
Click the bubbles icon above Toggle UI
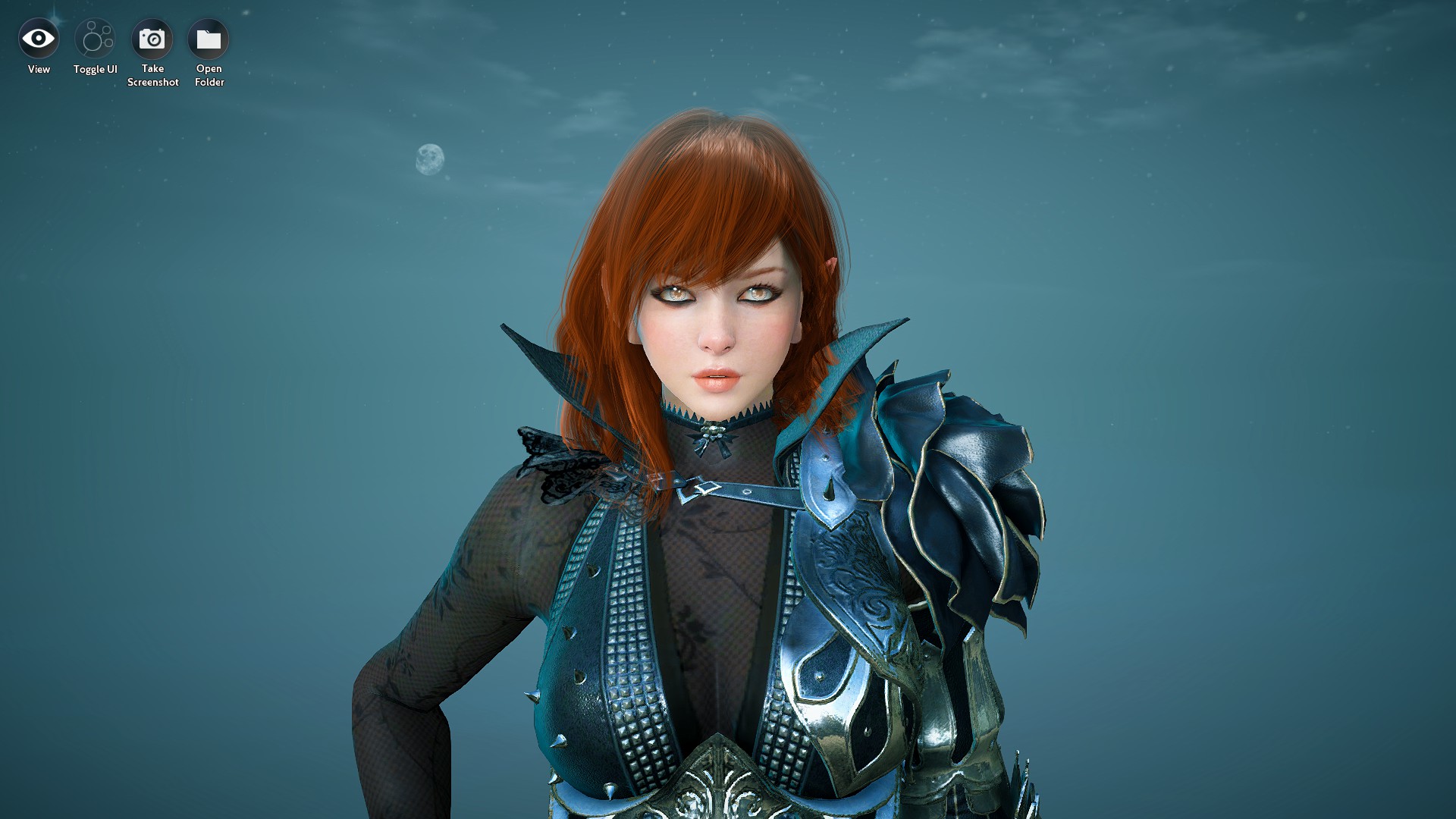[95, 39]
